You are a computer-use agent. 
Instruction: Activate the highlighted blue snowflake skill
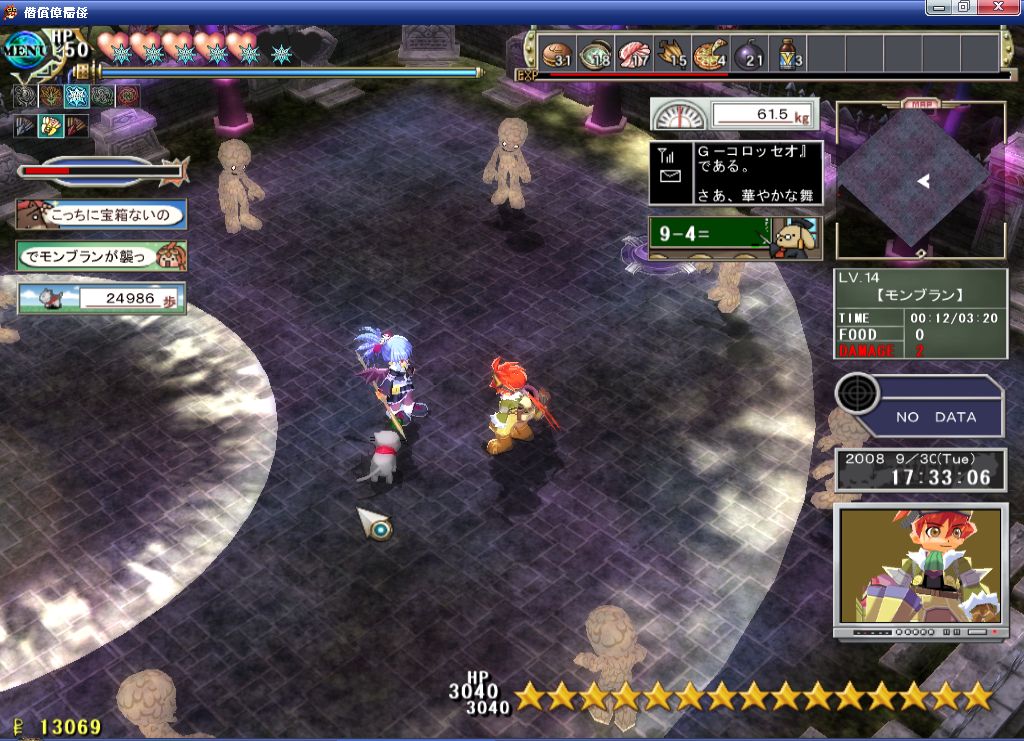[x=76, y=97]
